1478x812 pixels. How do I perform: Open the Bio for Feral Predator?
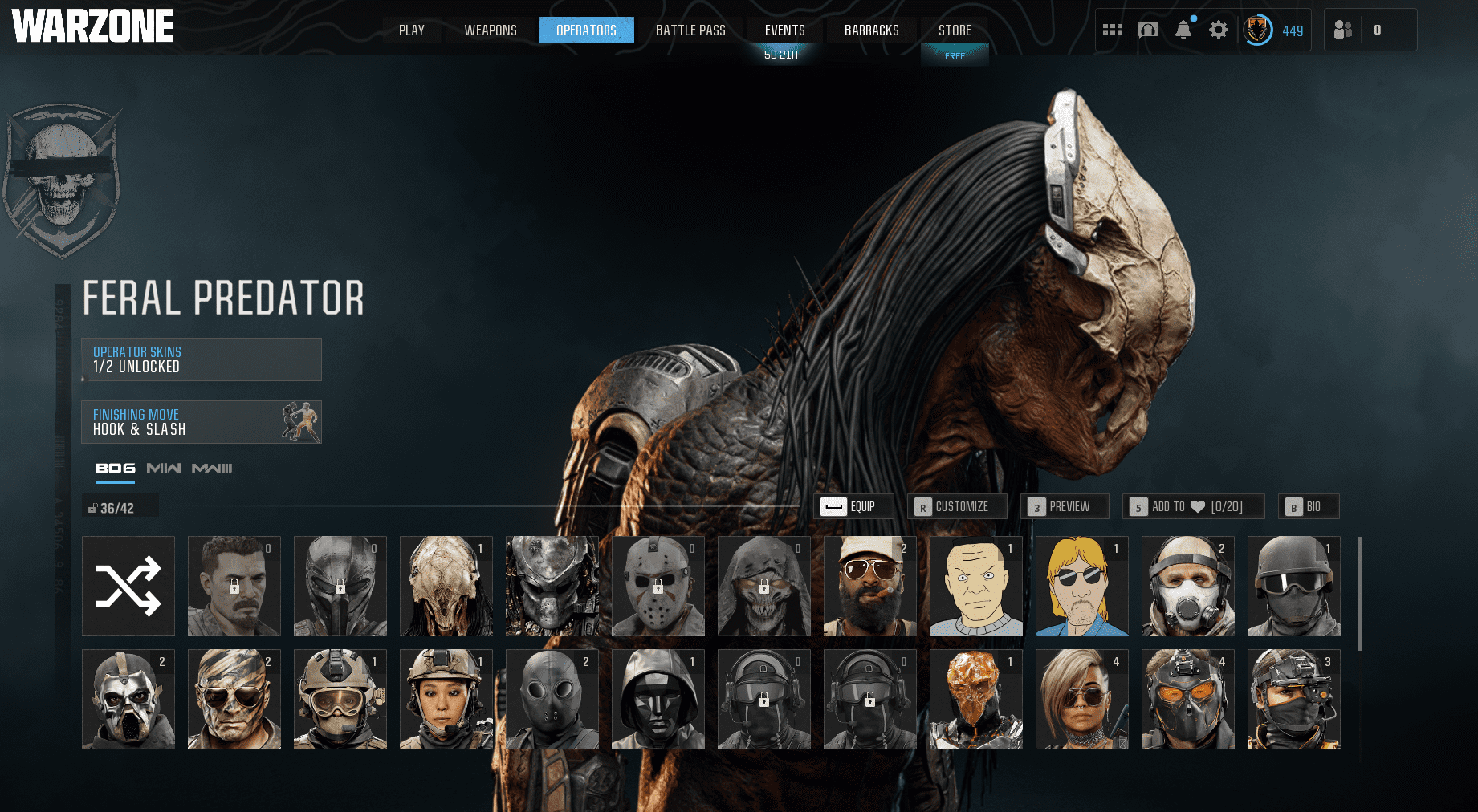tap(1309, 506)
